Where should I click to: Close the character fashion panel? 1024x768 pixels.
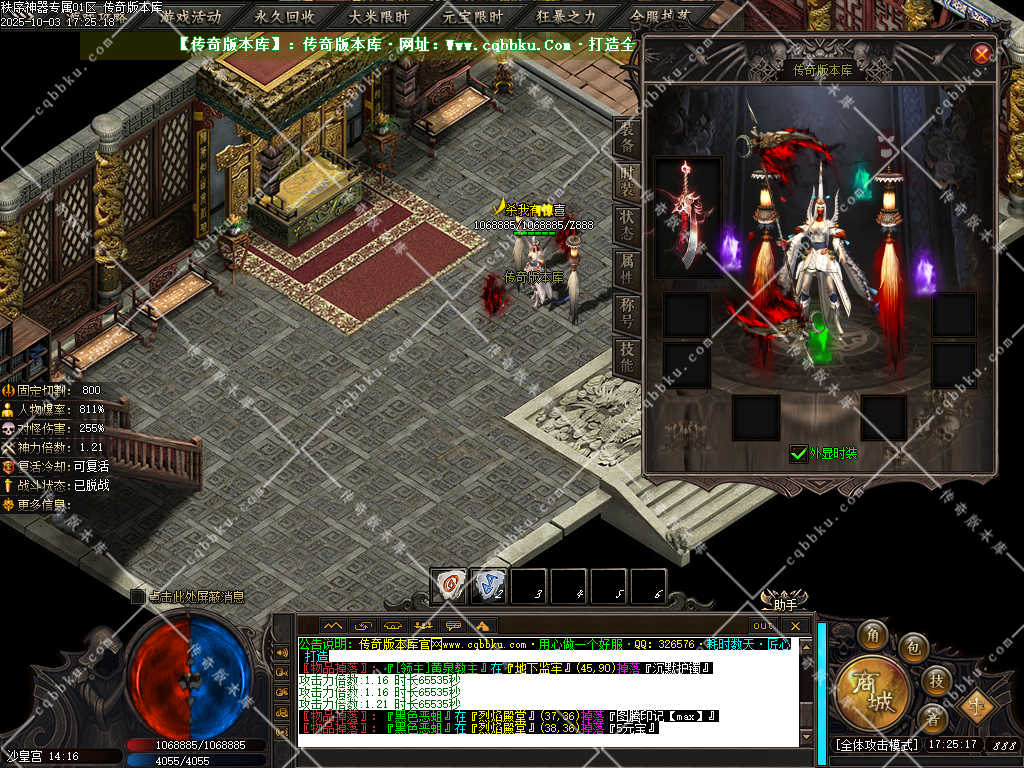coord(982,54)
